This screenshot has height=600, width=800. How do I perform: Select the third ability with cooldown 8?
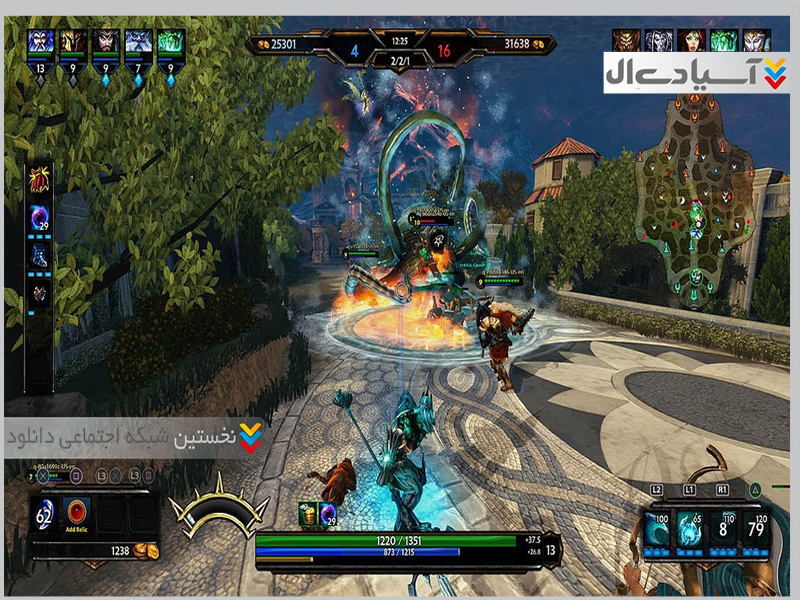723,528
